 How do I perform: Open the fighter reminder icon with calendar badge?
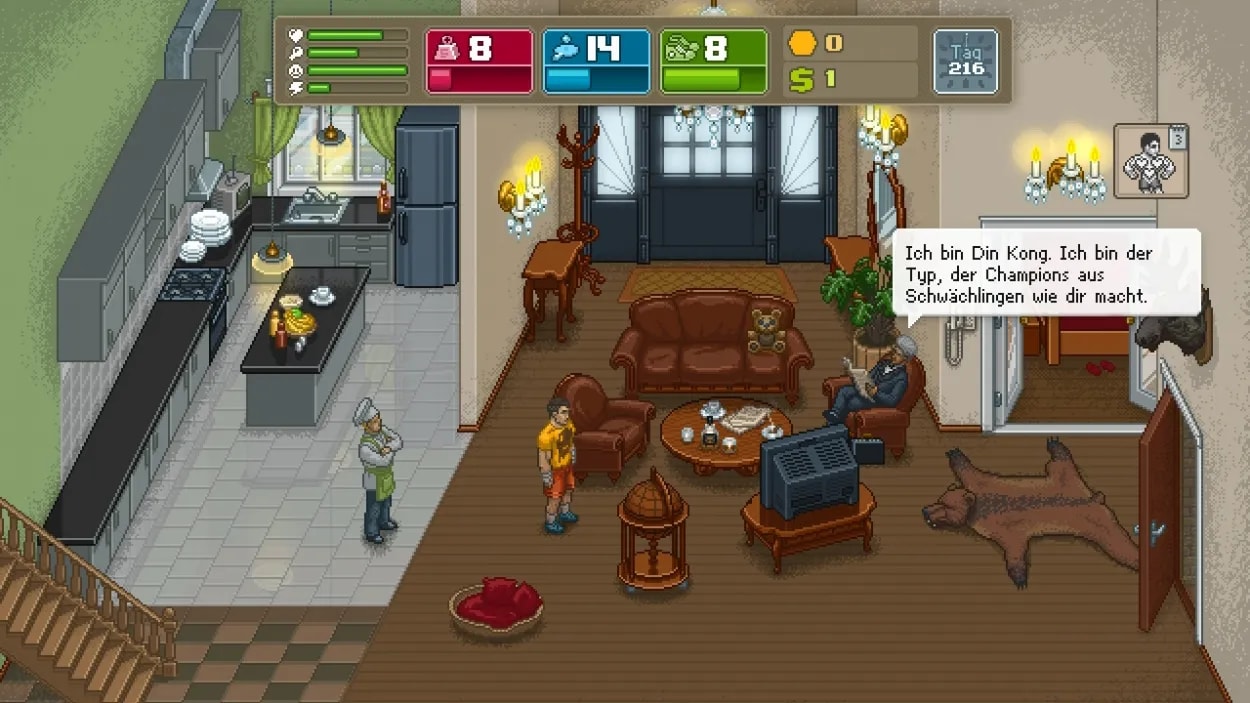[x=1151, y=160]
